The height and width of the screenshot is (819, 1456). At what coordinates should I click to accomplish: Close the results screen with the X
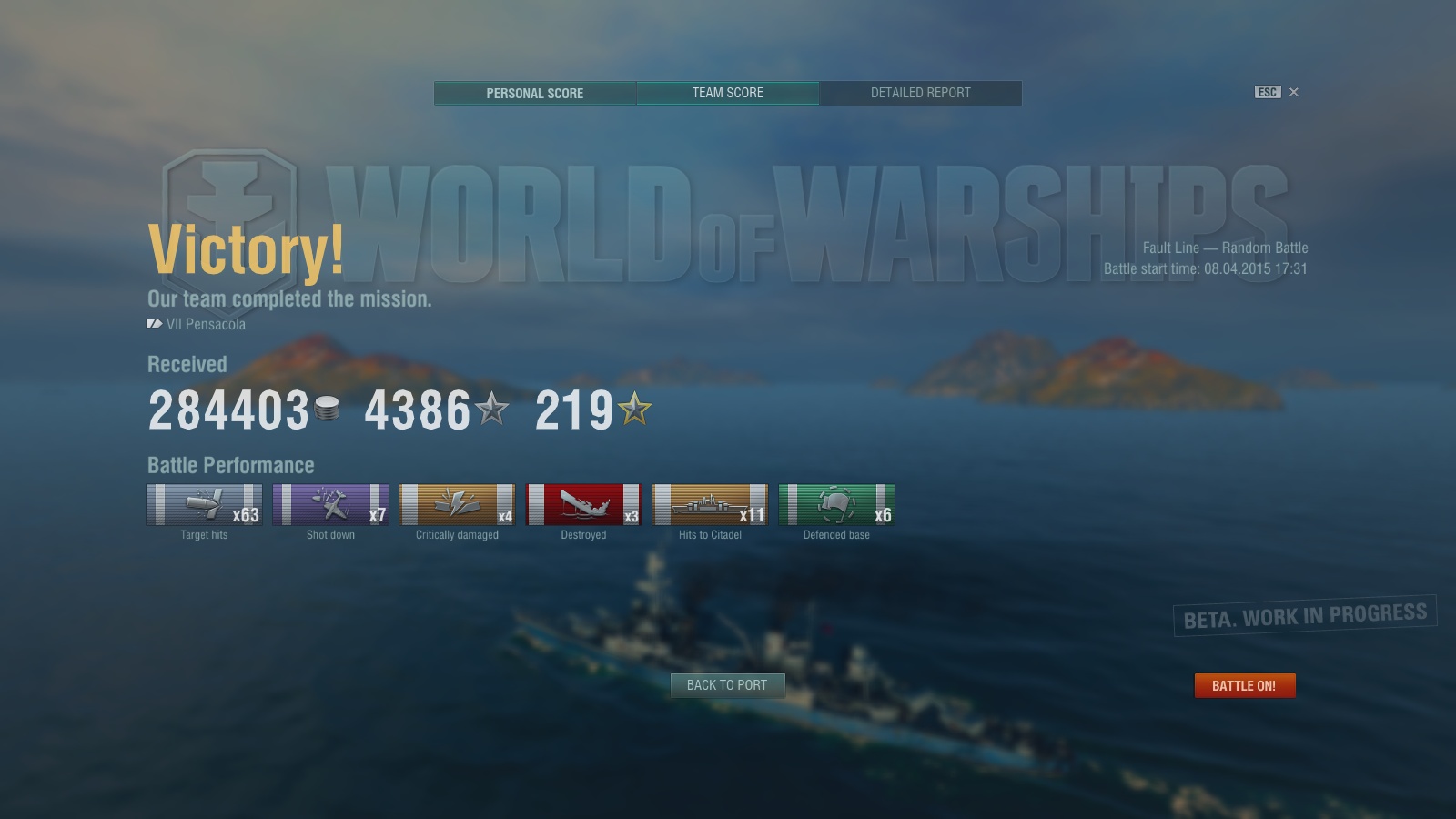[x=1293, y=92]
